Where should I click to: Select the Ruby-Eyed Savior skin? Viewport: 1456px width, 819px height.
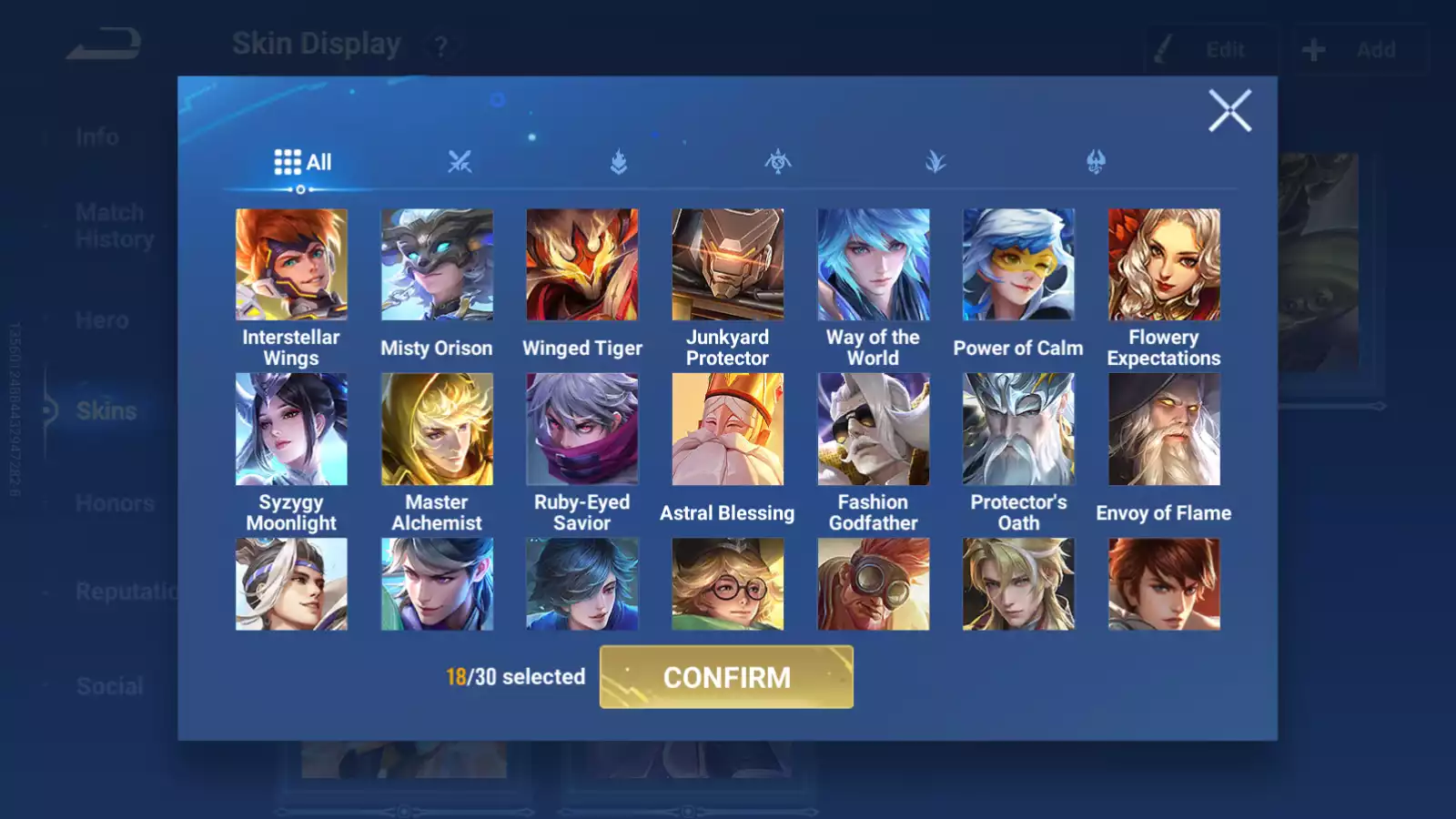pyautogui.click(x=582, y=430)
